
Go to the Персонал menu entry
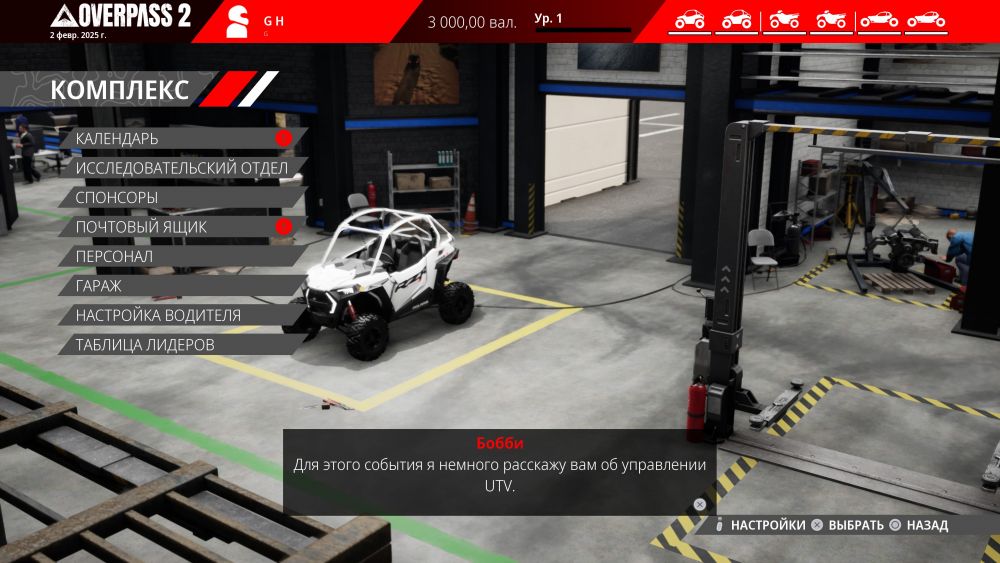pyautogui.click(x=114, y=256)
